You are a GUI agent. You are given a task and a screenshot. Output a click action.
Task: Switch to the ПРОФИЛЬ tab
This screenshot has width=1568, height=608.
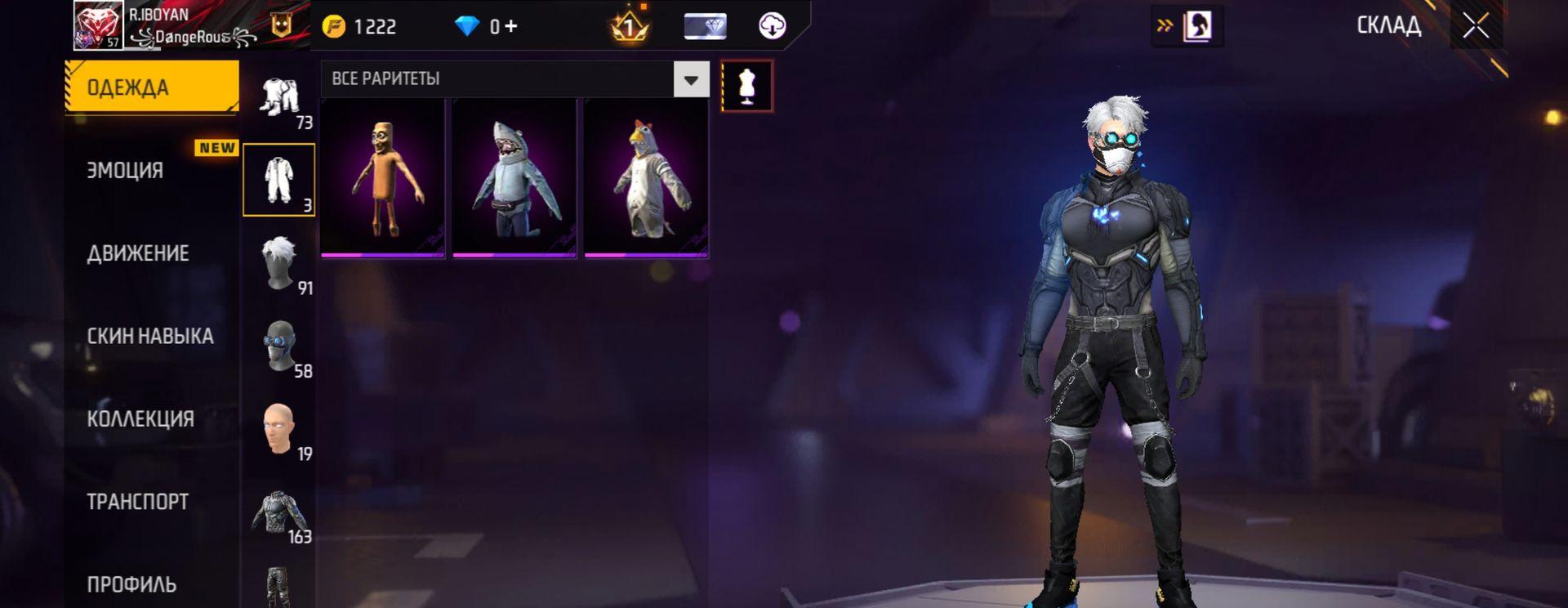click(x=131, y=583)
